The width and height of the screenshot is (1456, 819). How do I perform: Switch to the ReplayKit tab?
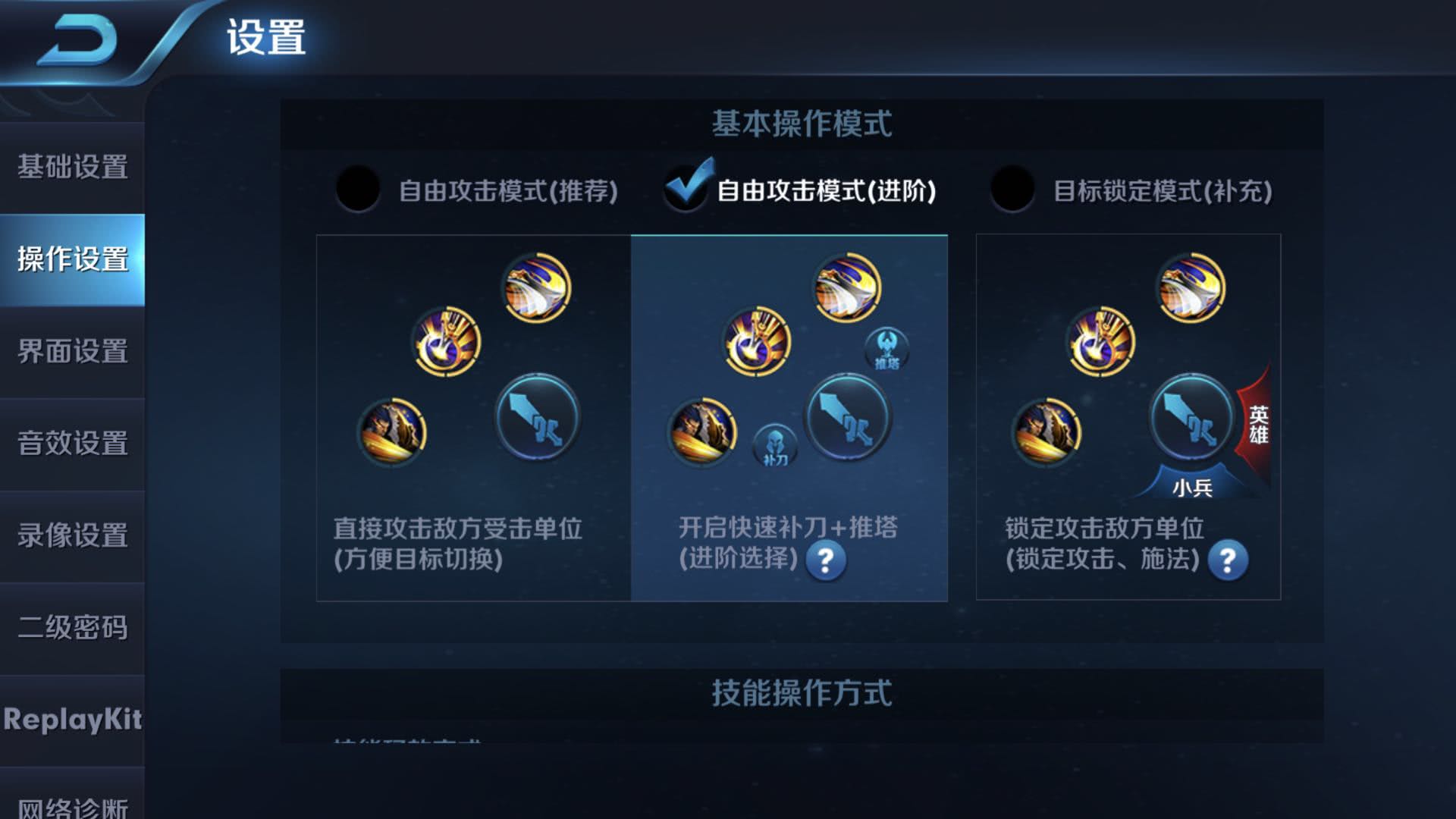coord(72,720)
